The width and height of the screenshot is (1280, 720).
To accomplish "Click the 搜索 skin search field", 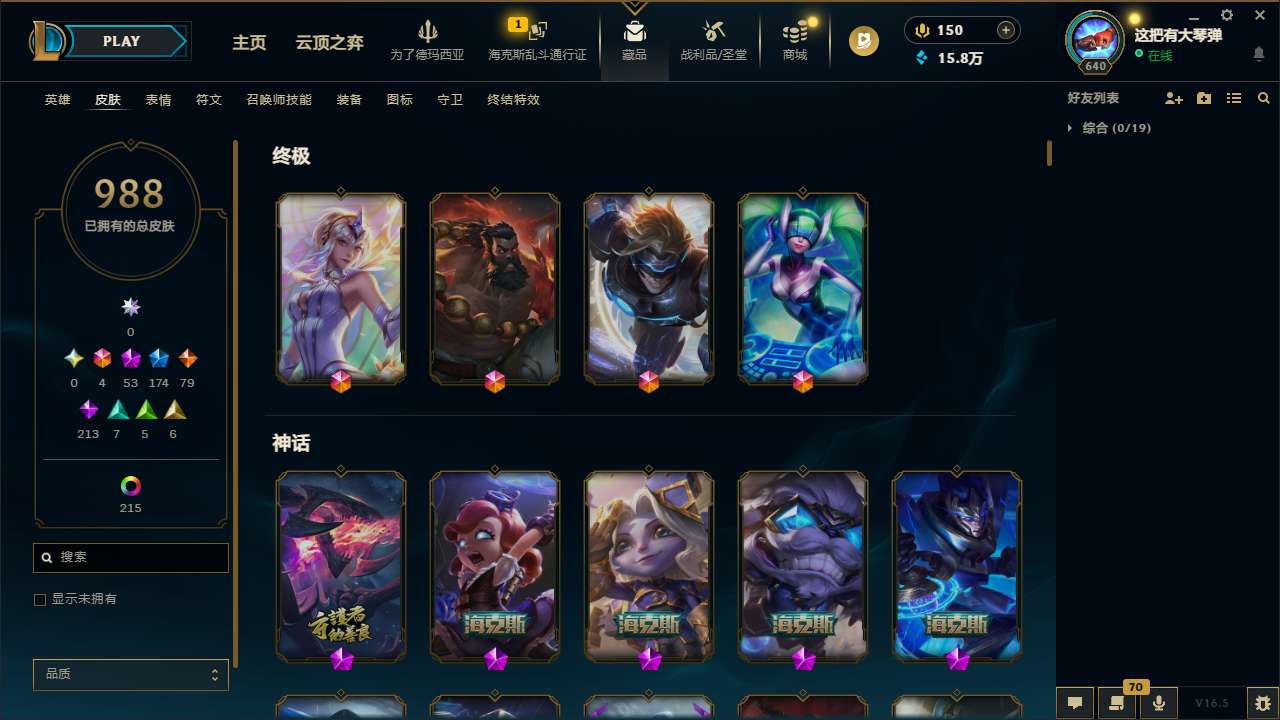I will click(130, 557).
